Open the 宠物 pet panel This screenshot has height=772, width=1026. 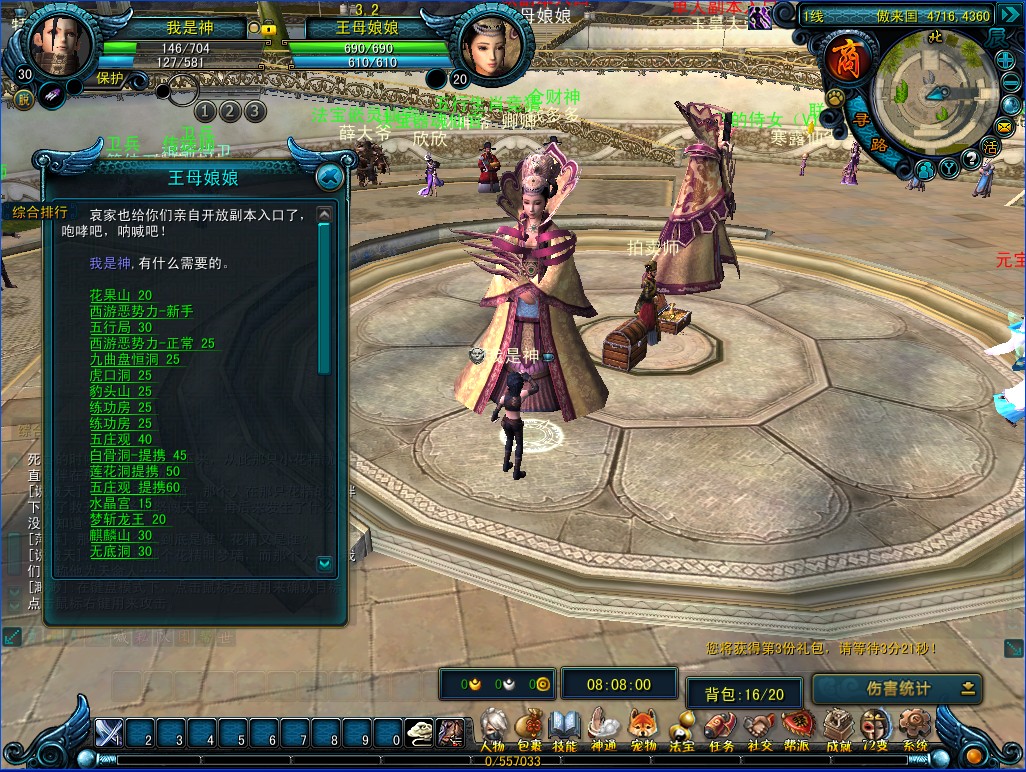[642, 729]
